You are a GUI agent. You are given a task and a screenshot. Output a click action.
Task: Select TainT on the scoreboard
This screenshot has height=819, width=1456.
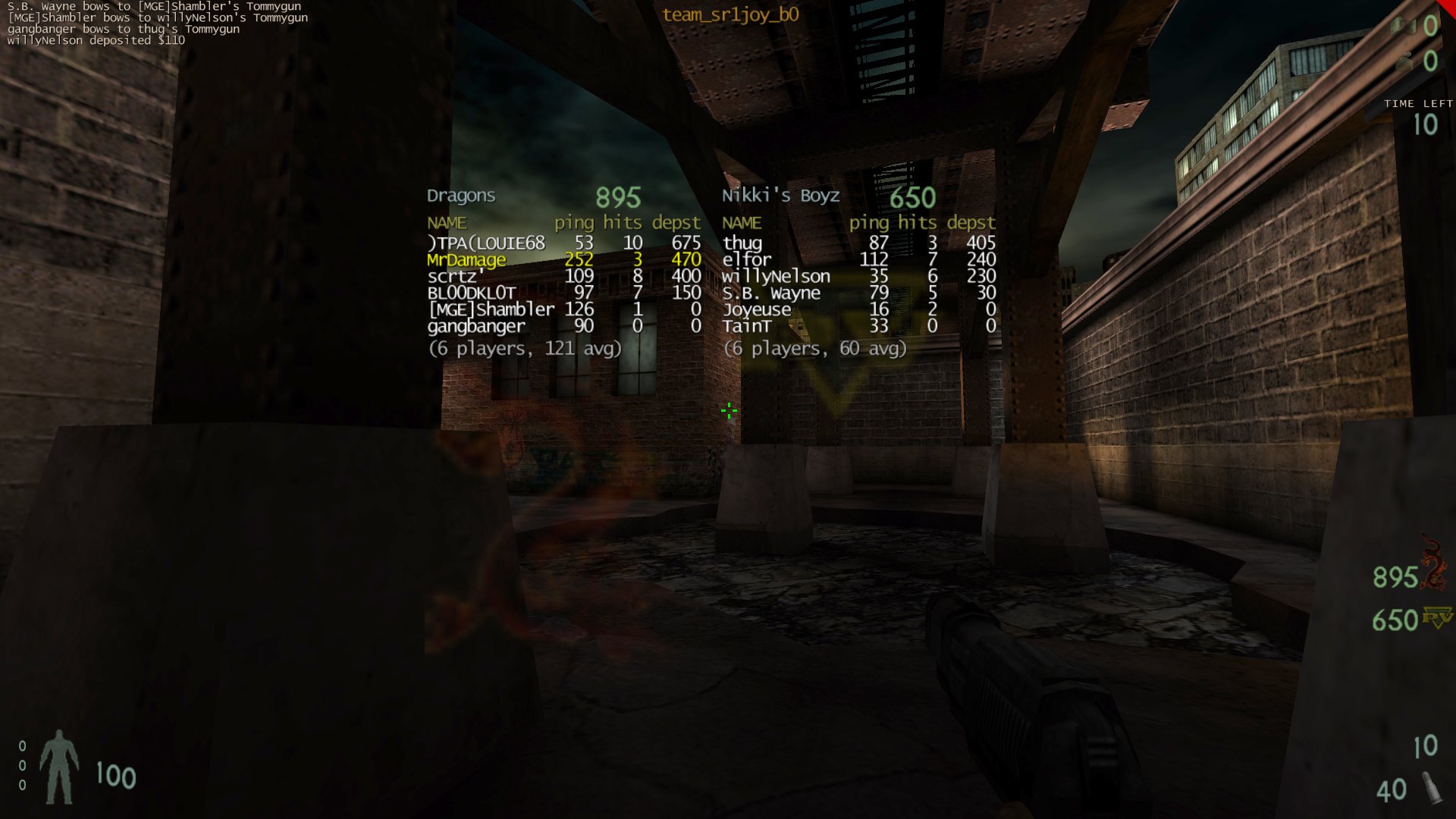pos(747,327)
